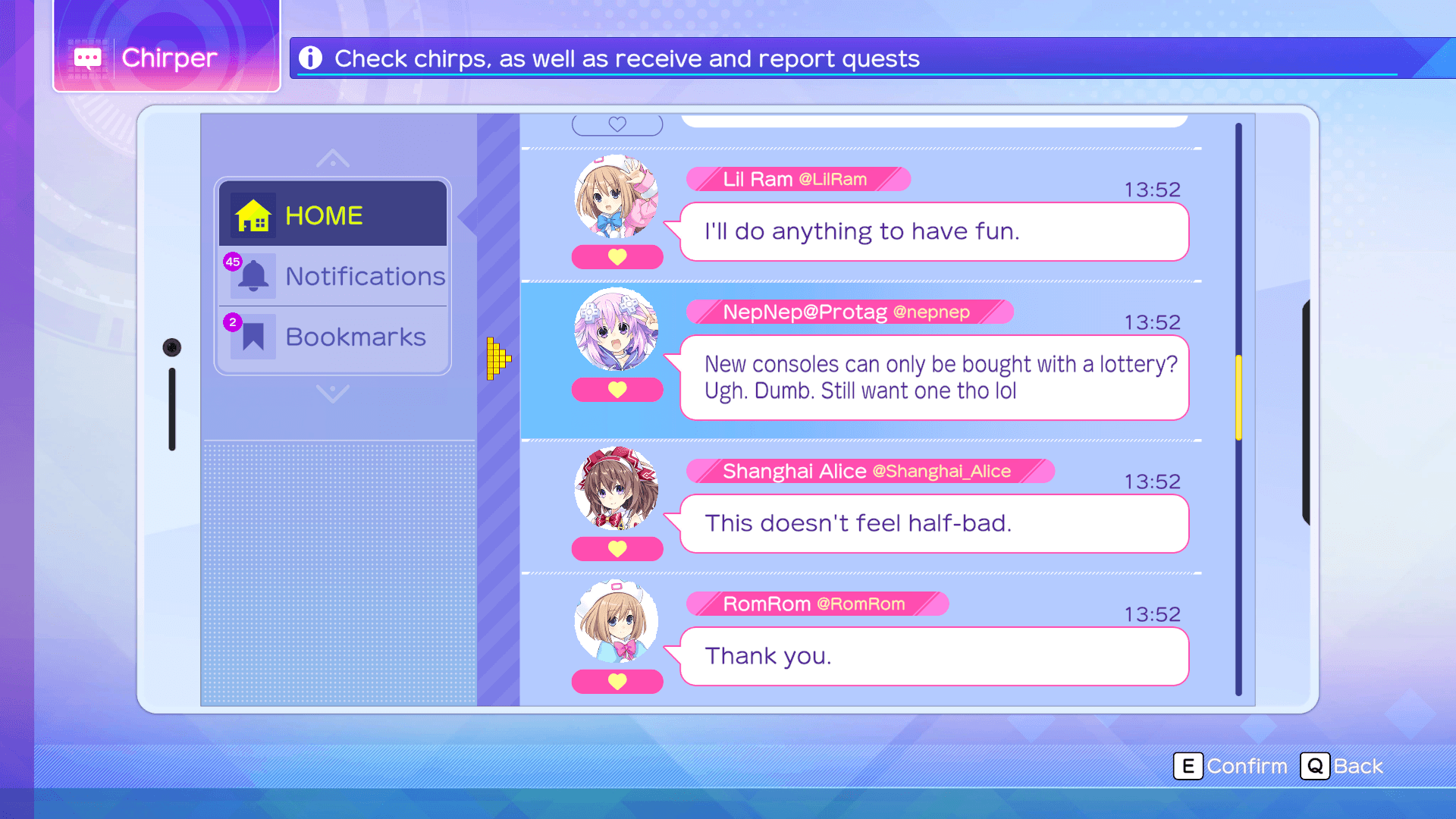Click Shanghai Alice's profile avatar
The image size is (1456, 819).
616,488
